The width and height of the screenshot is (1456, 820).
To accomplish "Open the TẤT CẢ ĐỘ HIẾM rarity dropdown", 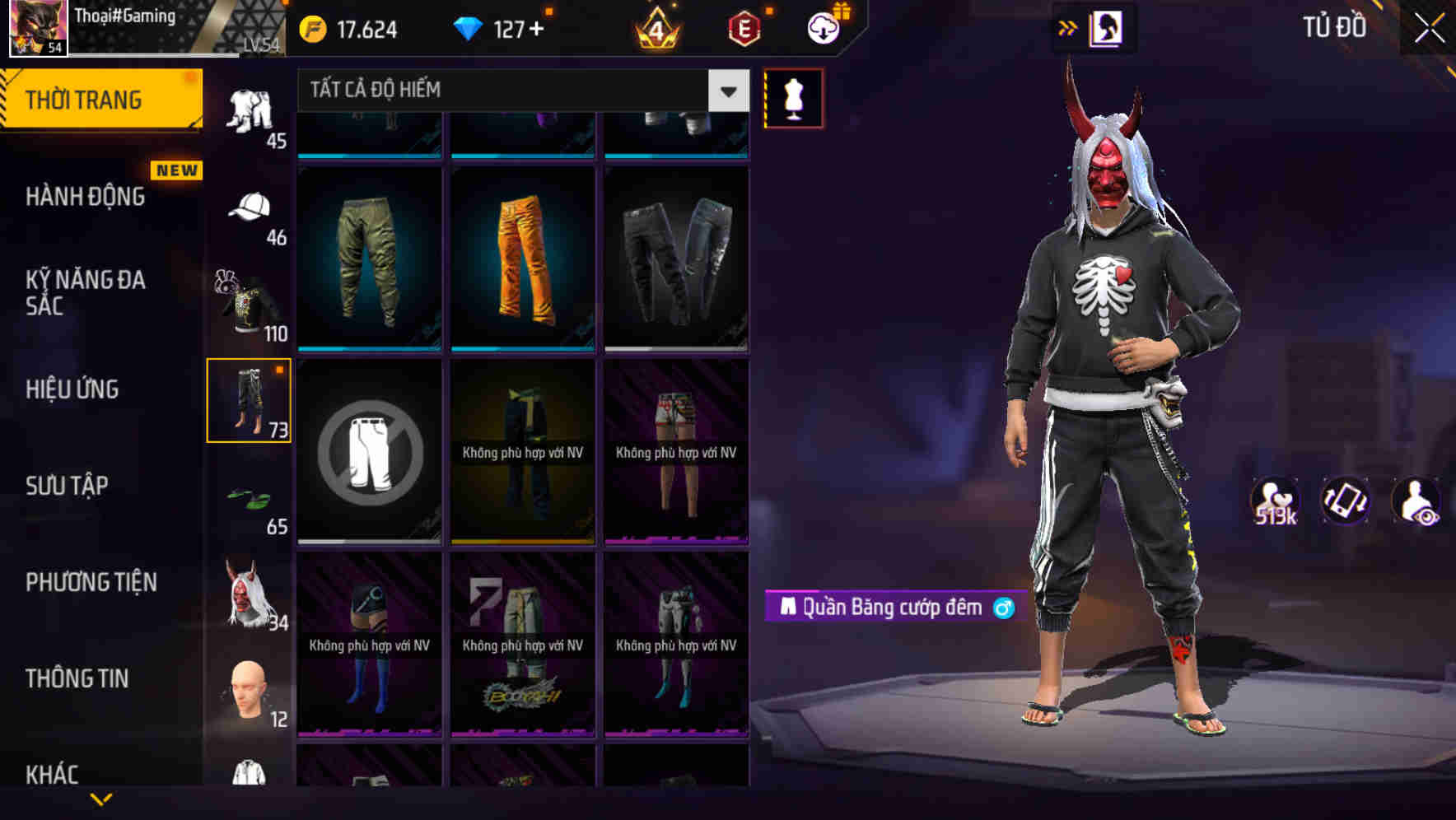I will [520, 91].
